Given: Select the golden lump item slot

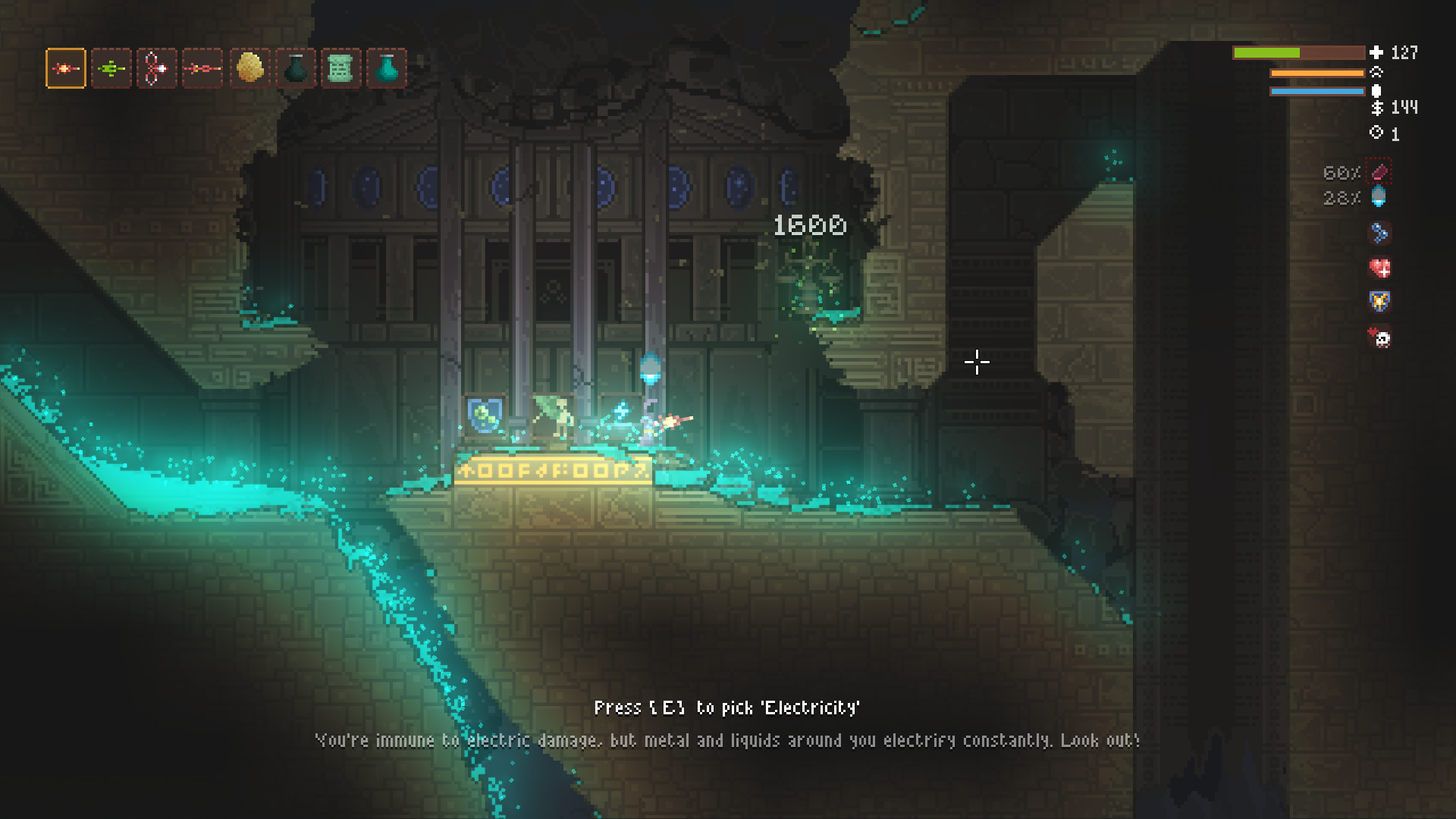Looking at the screenshot, I should tap(249, 69).
